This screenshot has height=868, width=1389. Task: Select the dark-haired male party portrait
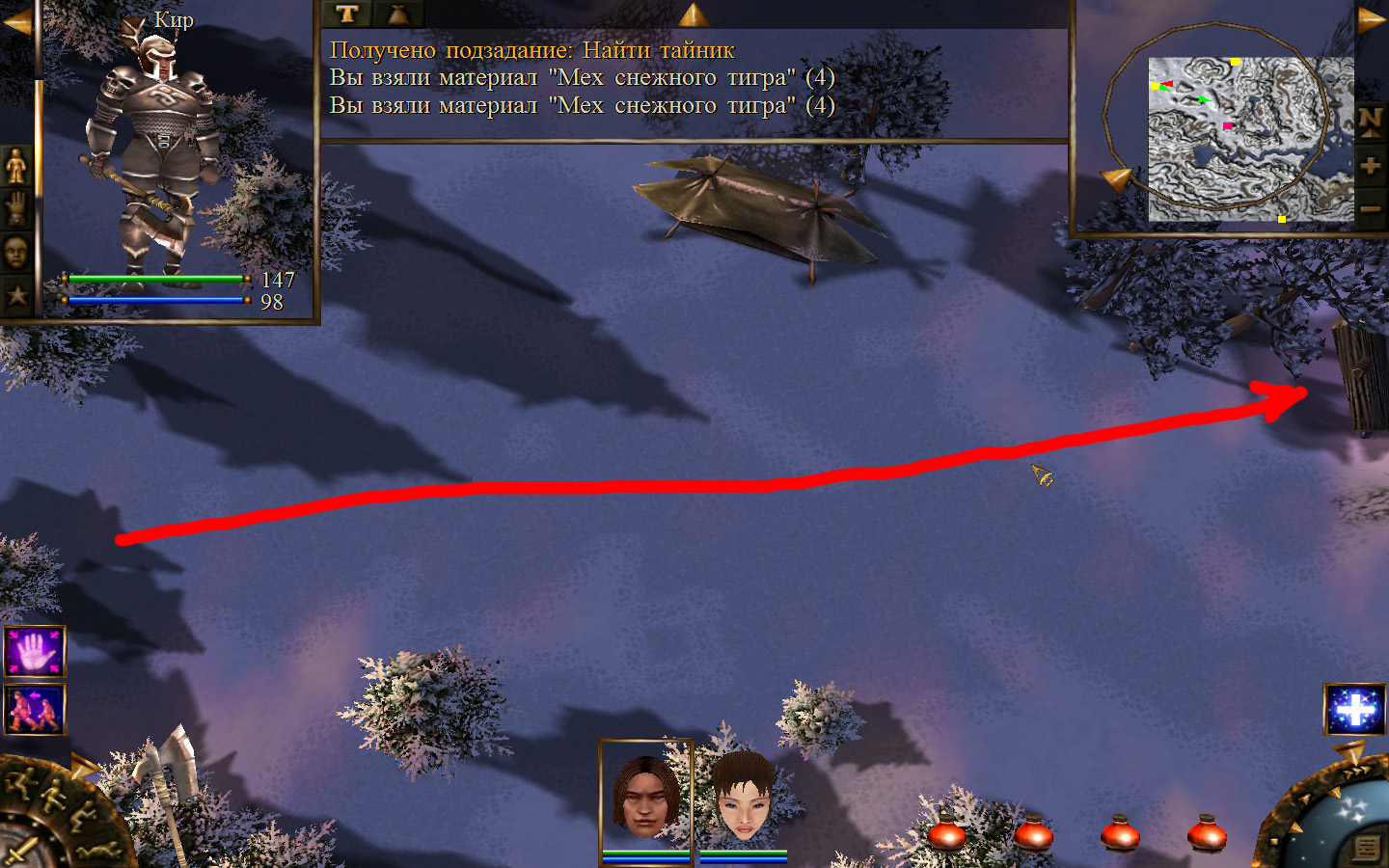point(645,796)
